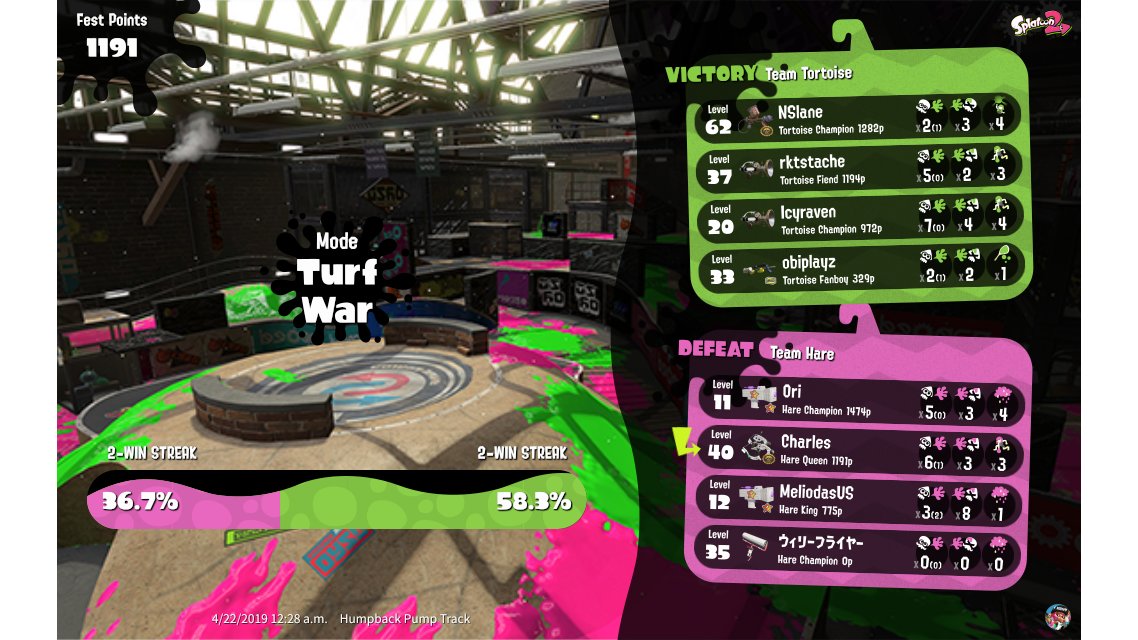Select obiplayz on Team Tortoise
This screenshot has height=640, width=1138.
click(x=860, y=268)
